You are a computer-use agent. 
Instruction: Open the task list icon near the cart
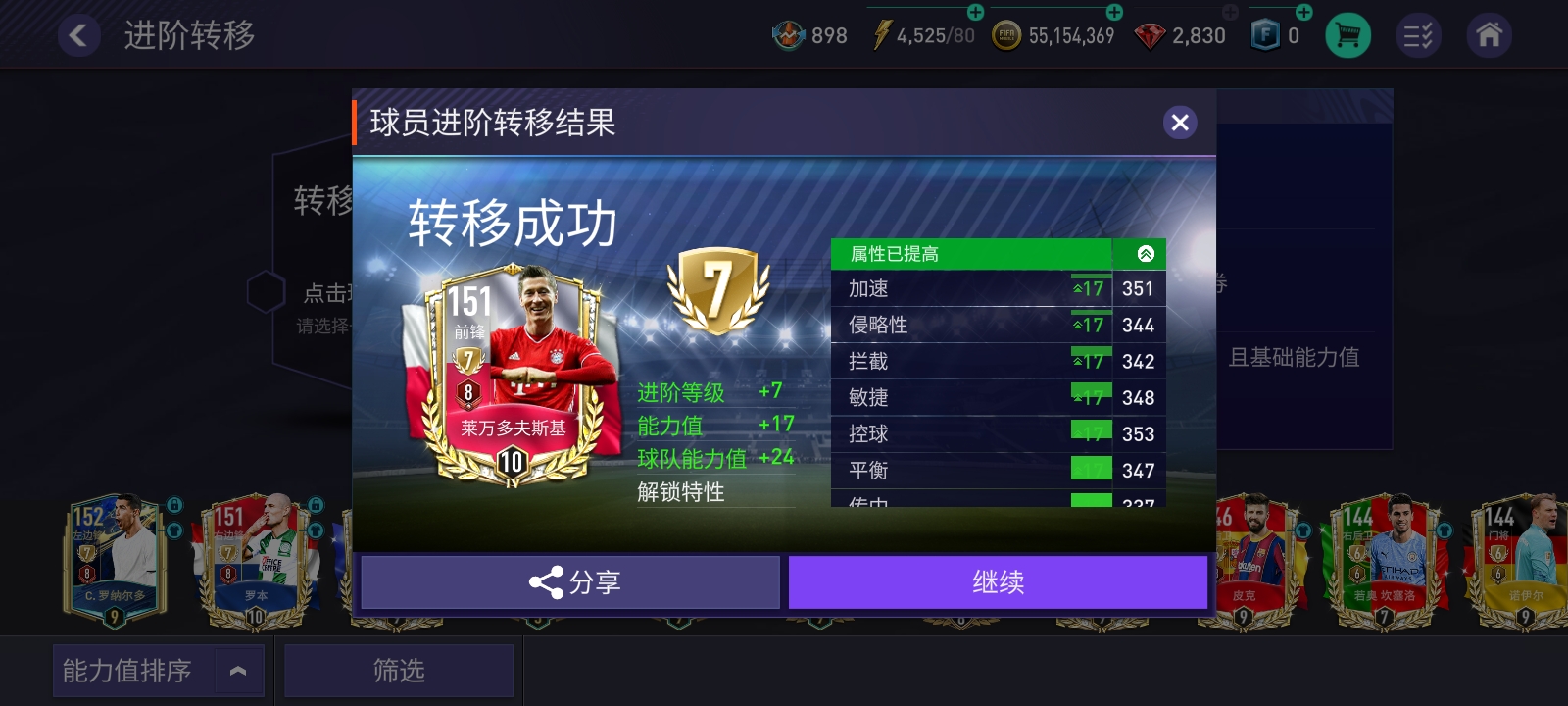pos(1418,34)
